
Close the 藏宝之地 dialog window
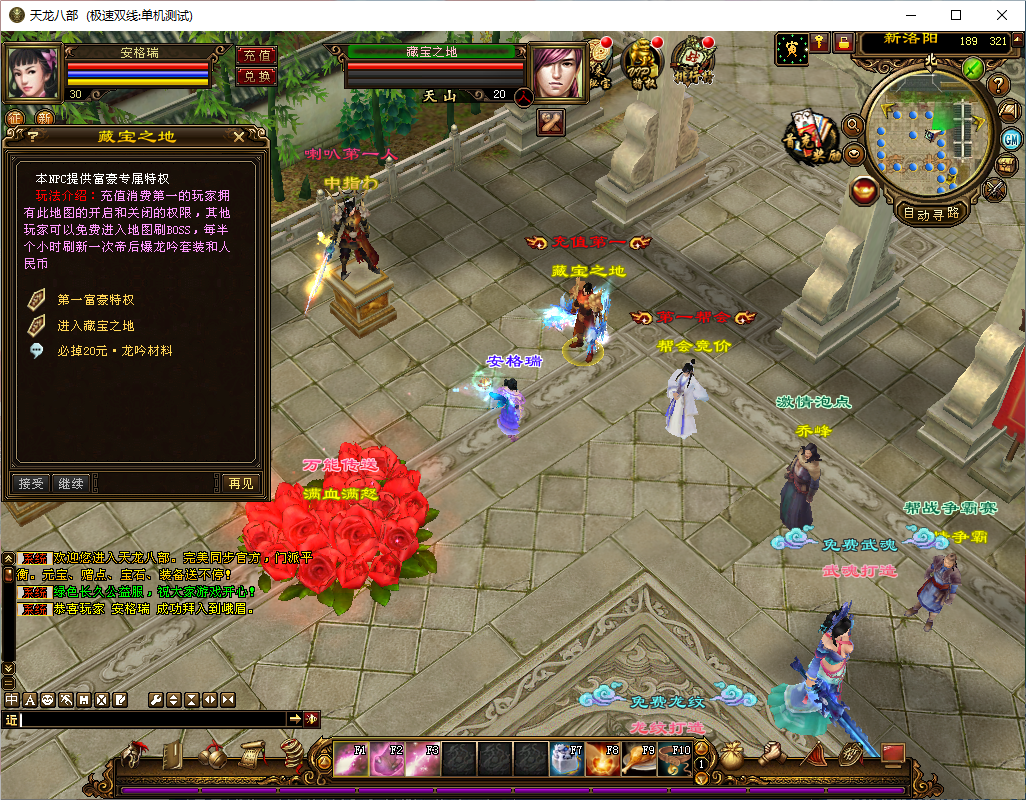click(x=238, y=137)
